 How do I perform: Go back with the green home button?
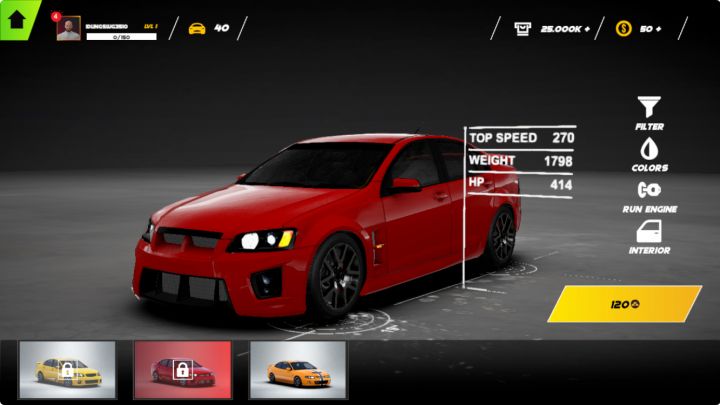click(x=17, y=19)
